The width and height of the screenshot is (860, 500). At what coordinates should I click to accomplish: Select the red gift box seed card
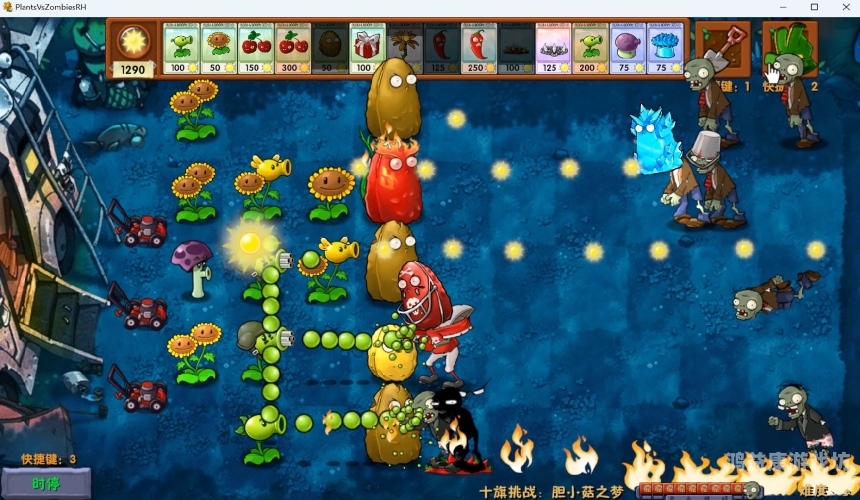(368, 49)
